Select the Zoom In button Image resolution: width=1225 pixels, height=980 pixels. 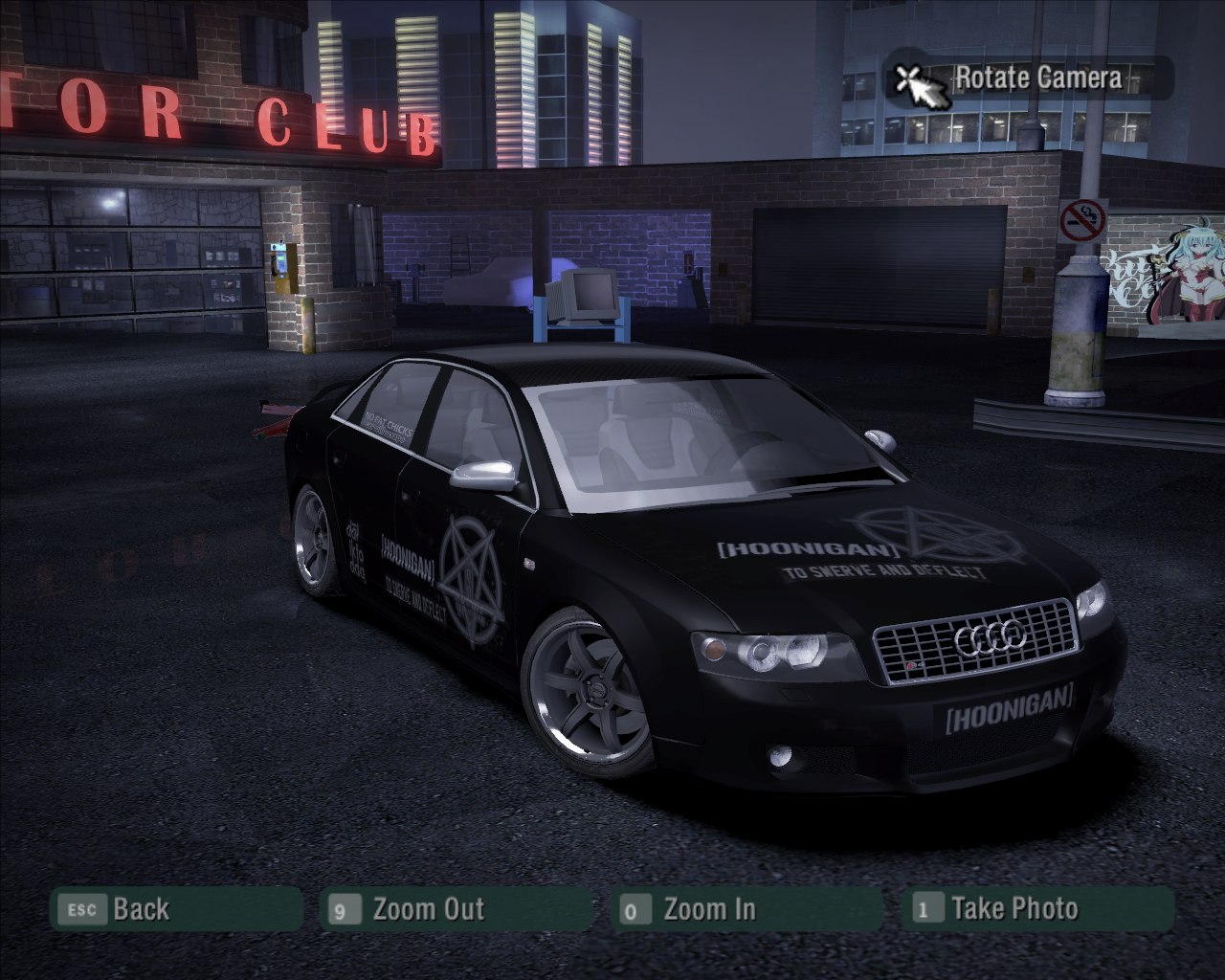pyautogui.click(x=746, y=909)
